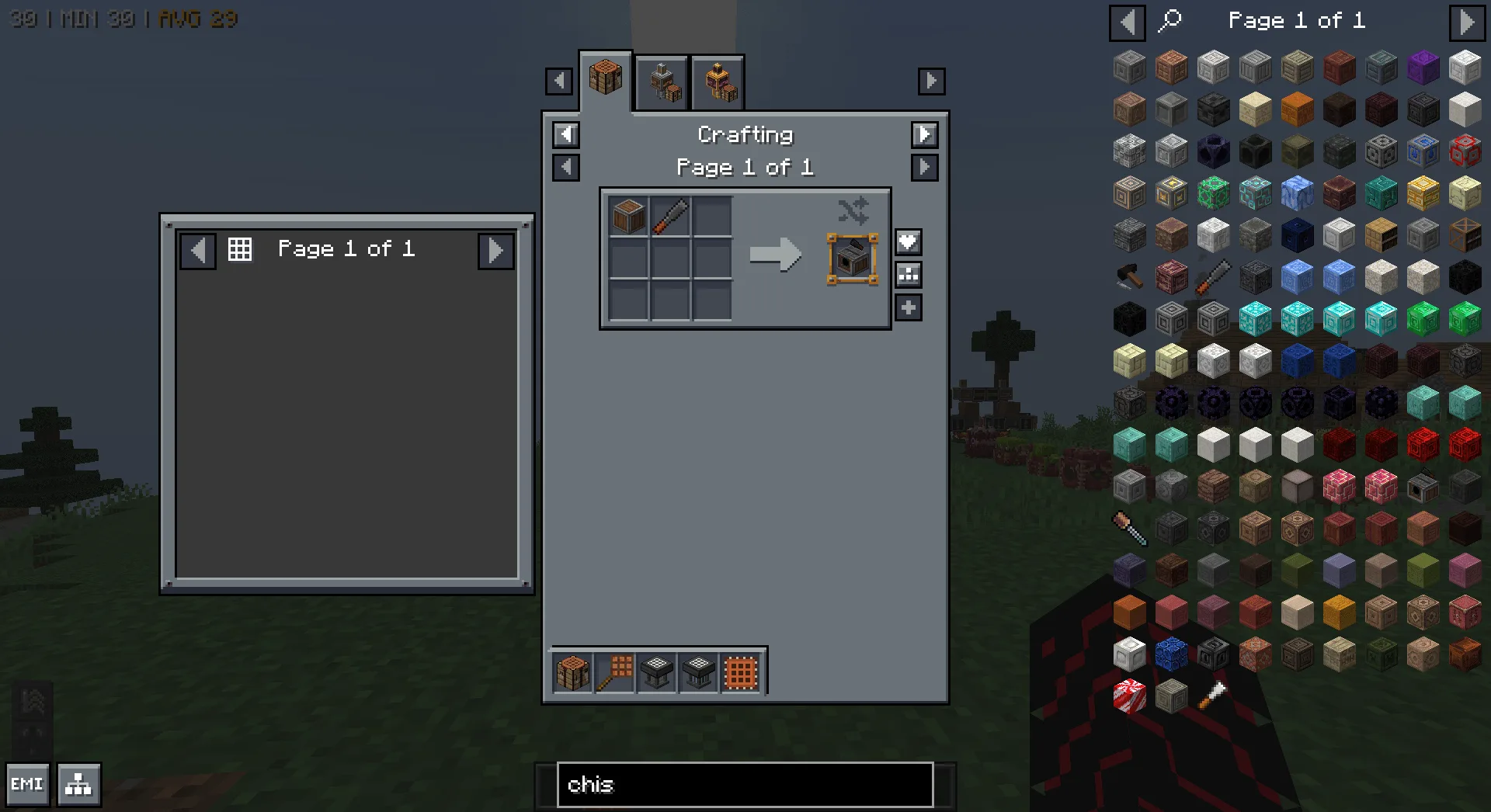1491x812 pixels.
Task: Click the plus button beside the recipe
Action: tap(908, 307)
